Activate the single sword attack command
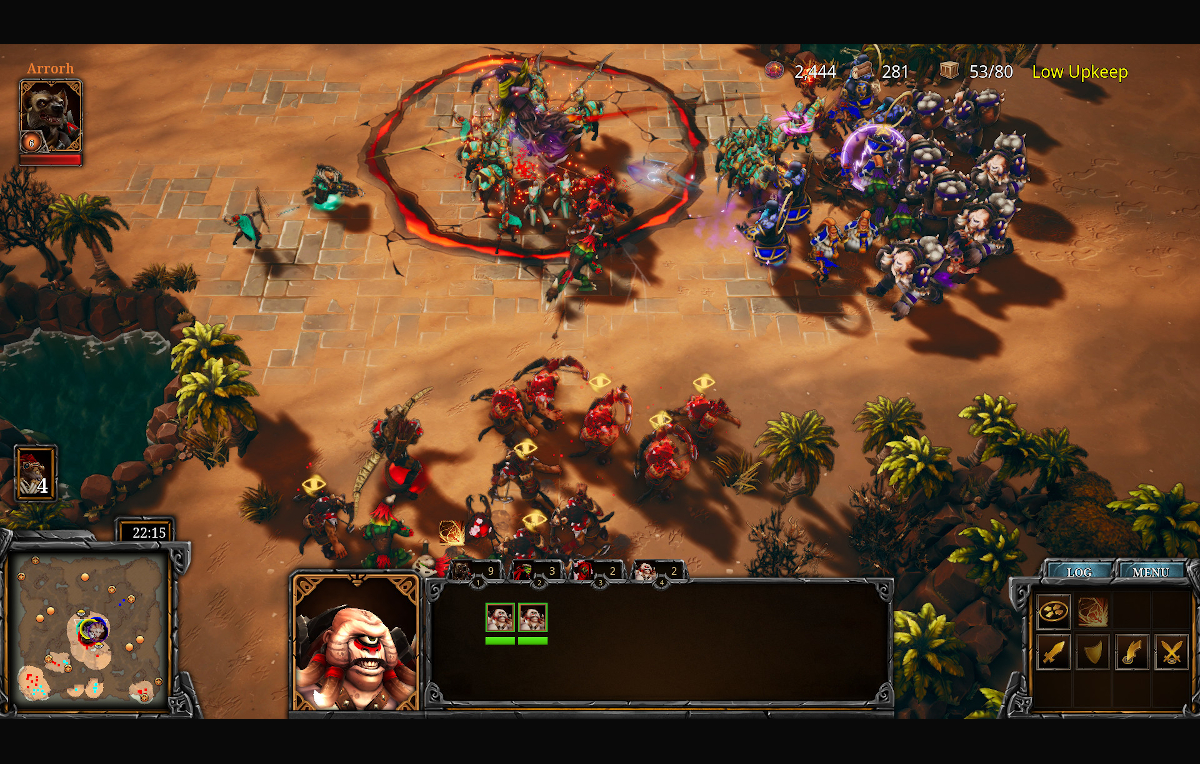Viewport: 1200px width, 764px height. tap(1053, 652)
